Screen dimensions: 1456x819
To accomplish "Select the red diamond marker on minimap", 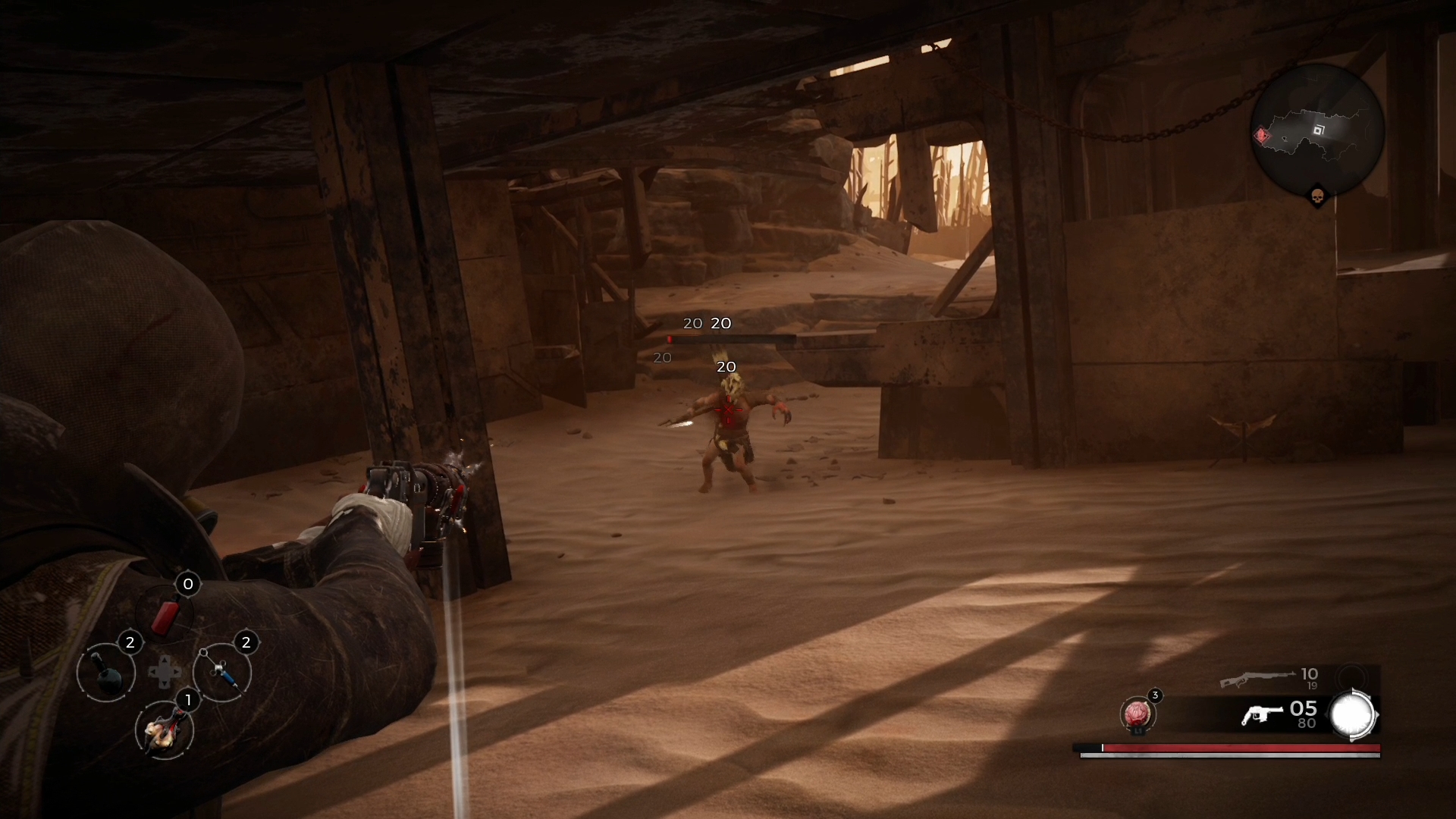I will (1262, 136).
